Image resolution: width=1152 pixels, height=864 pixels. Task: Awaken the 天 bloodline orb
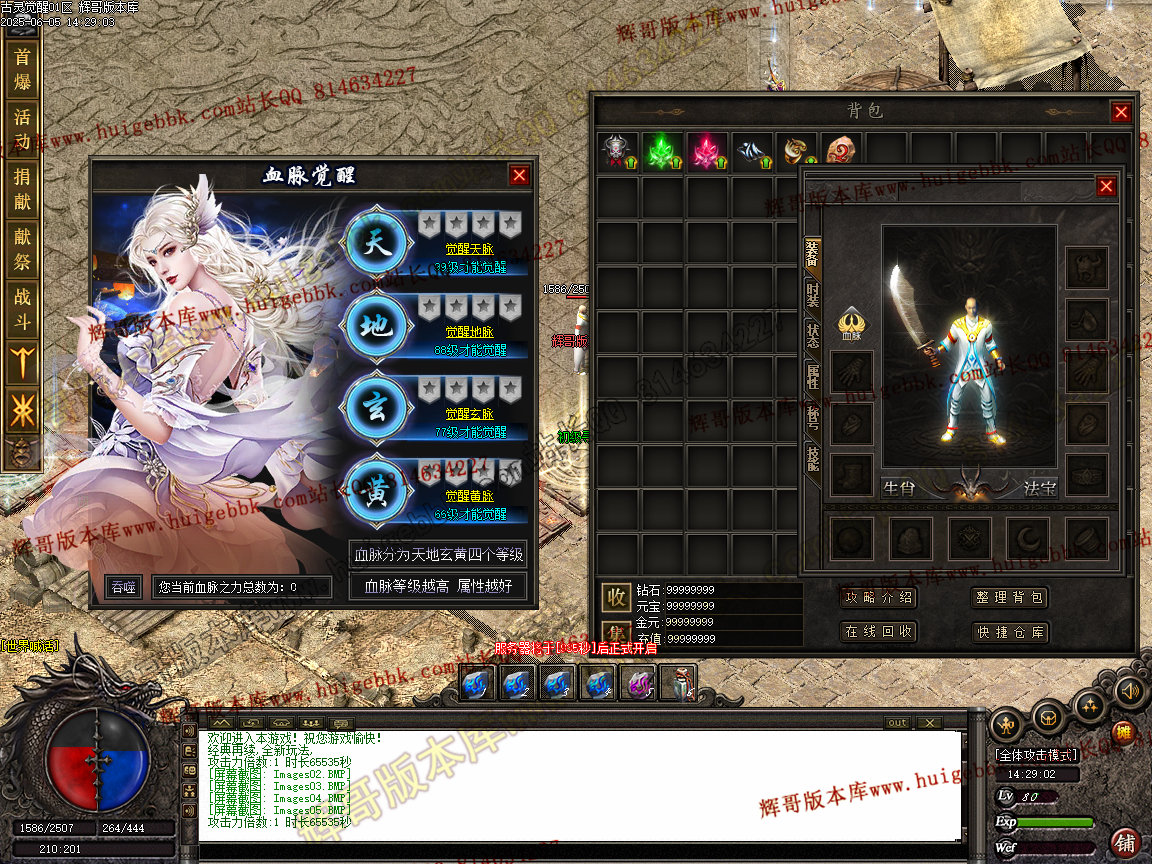coord(375,243)
